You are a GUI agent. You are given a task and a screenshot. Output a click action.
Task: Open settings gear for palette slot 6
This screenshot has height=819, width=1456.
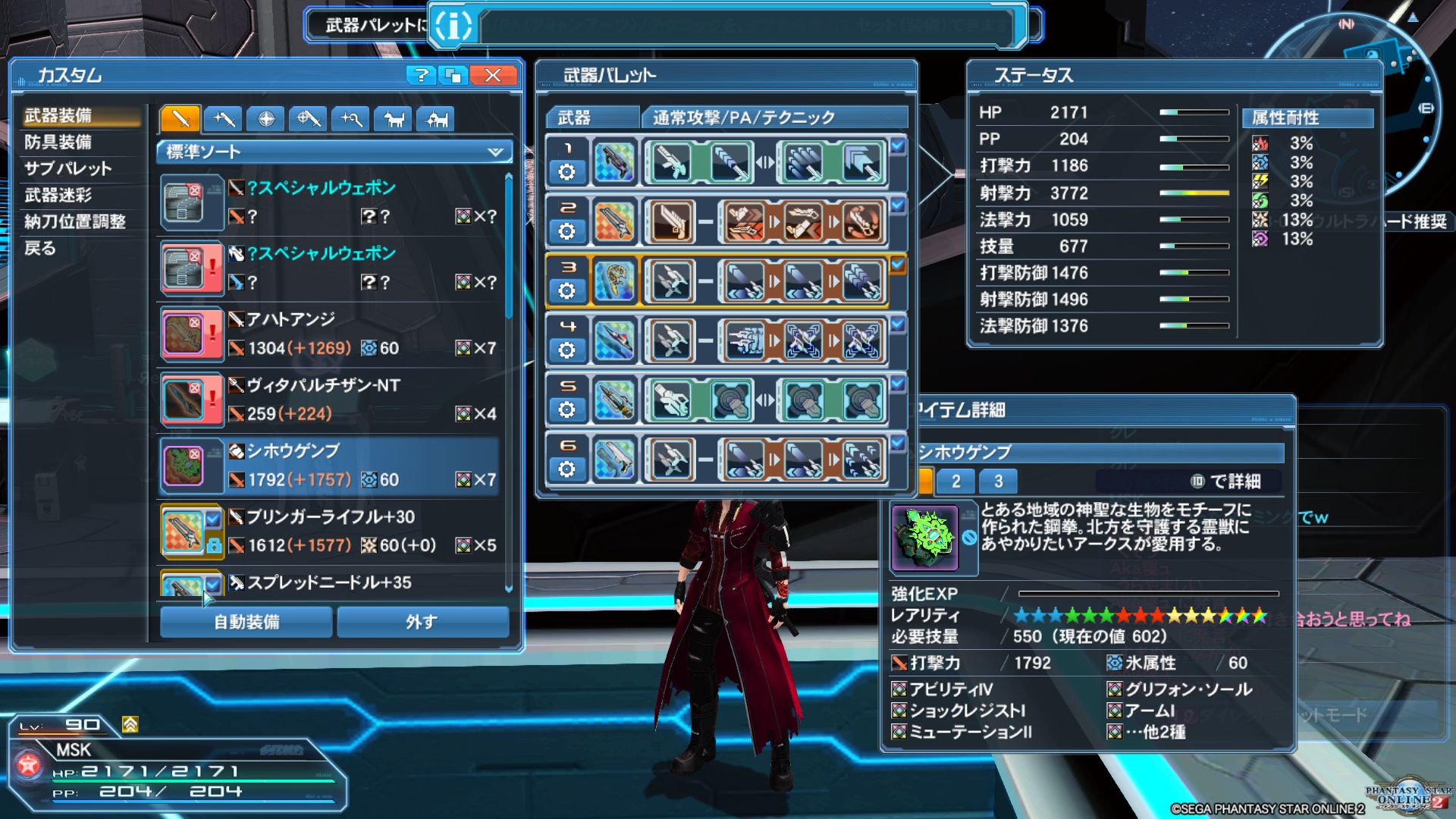click(566, 469)
